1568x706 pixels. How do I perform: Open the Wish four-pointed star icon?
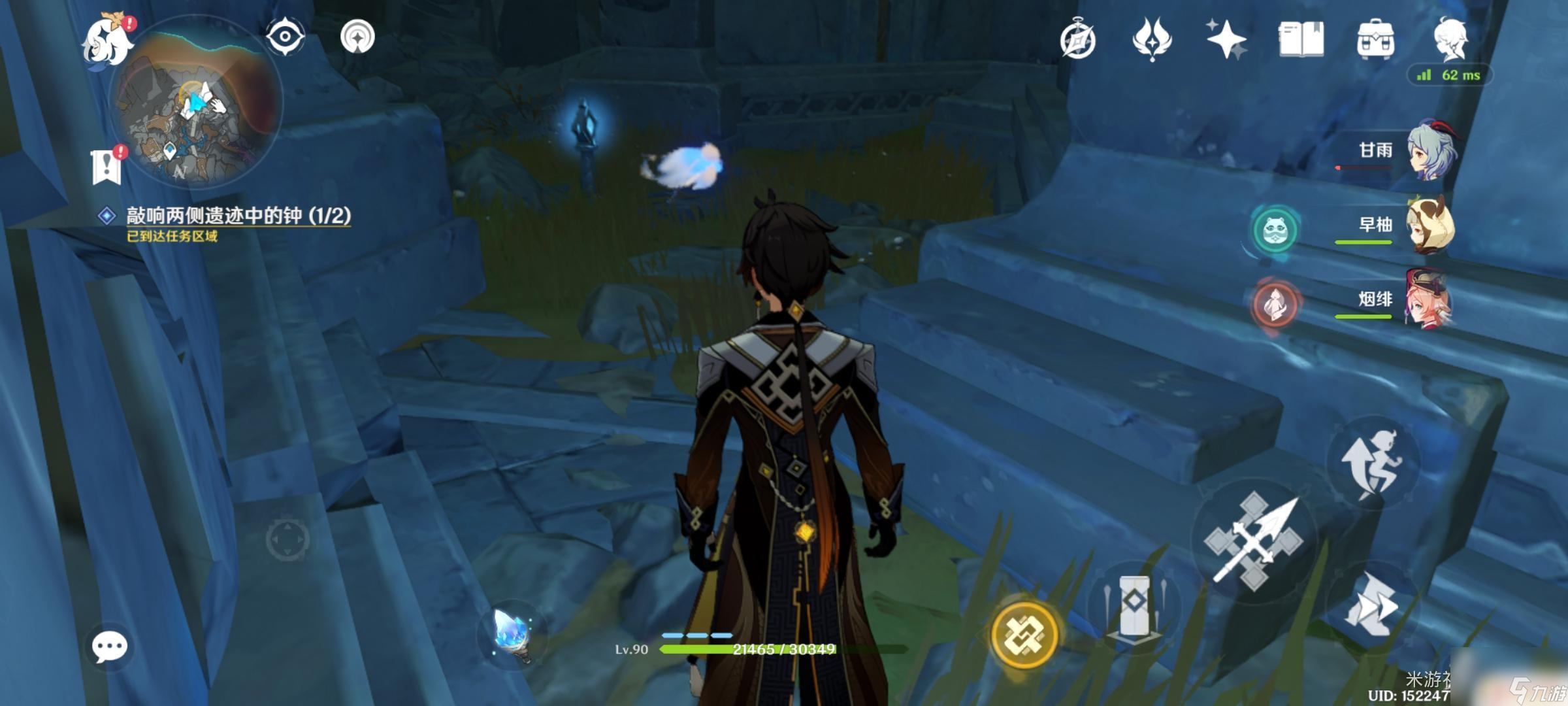click(1226, 39)
